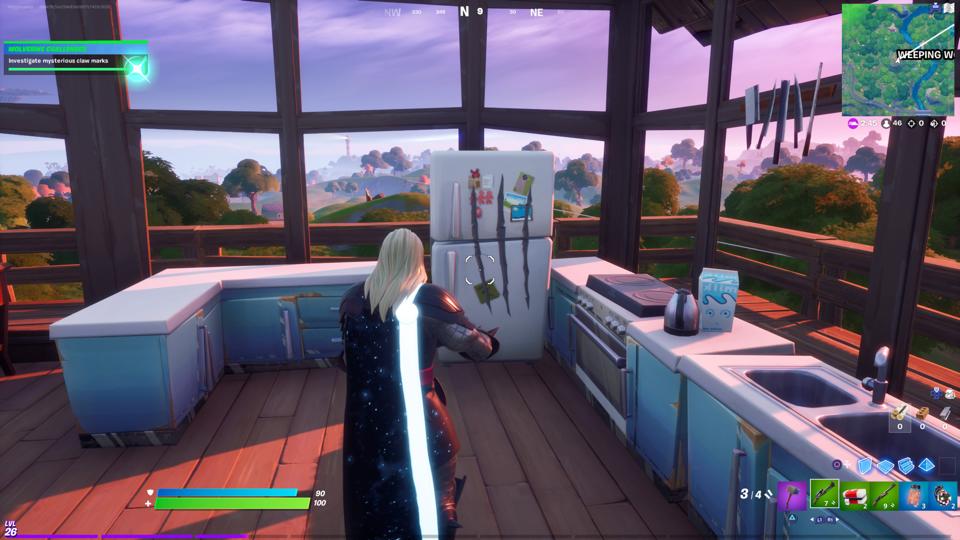Equip the green rifle slot showing 9
Image resolution: width=960 pixels, height=540 pixels.
884,495
